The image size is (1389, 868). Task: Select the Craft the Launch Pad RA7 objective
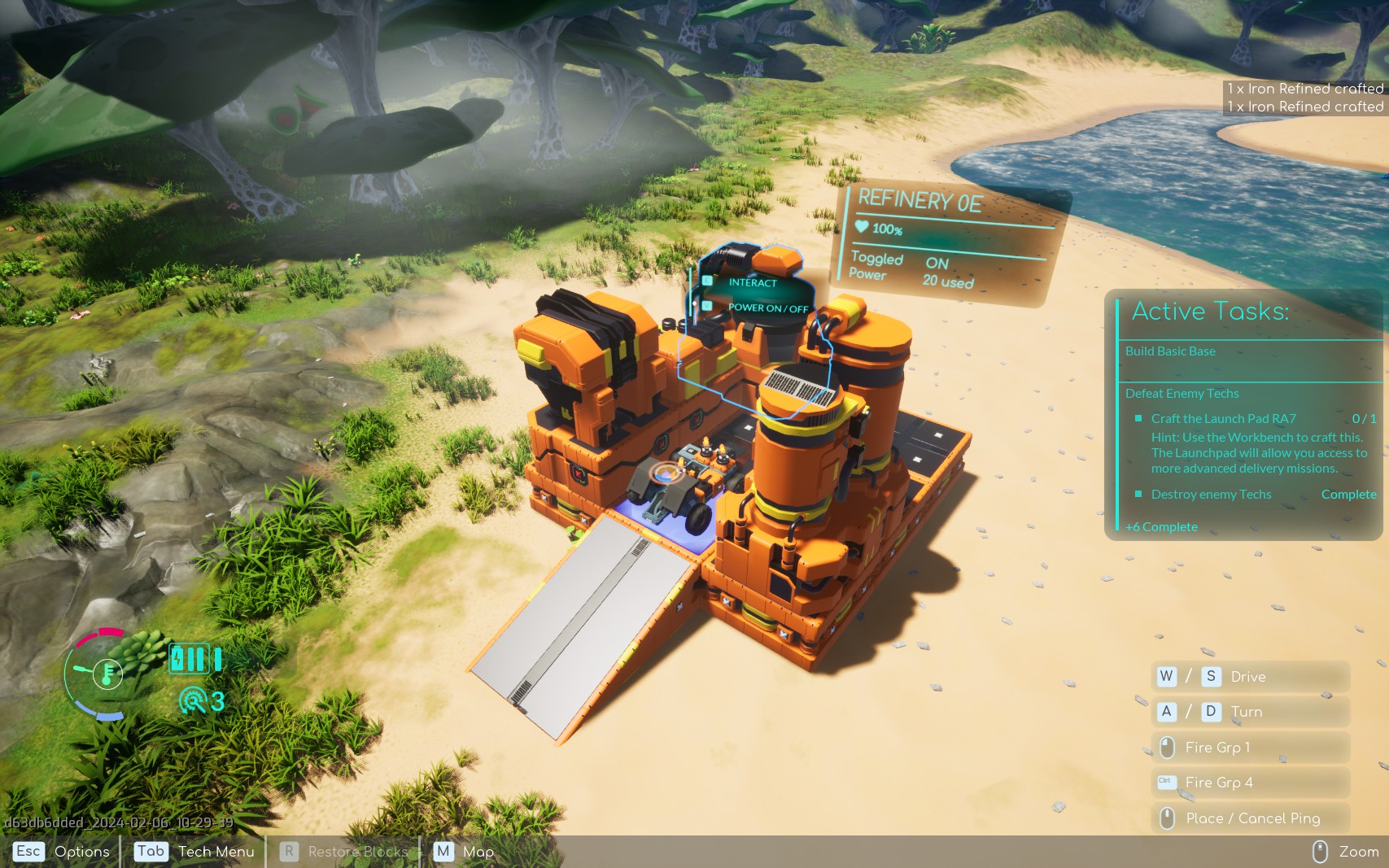click(x=1223, y=419)
